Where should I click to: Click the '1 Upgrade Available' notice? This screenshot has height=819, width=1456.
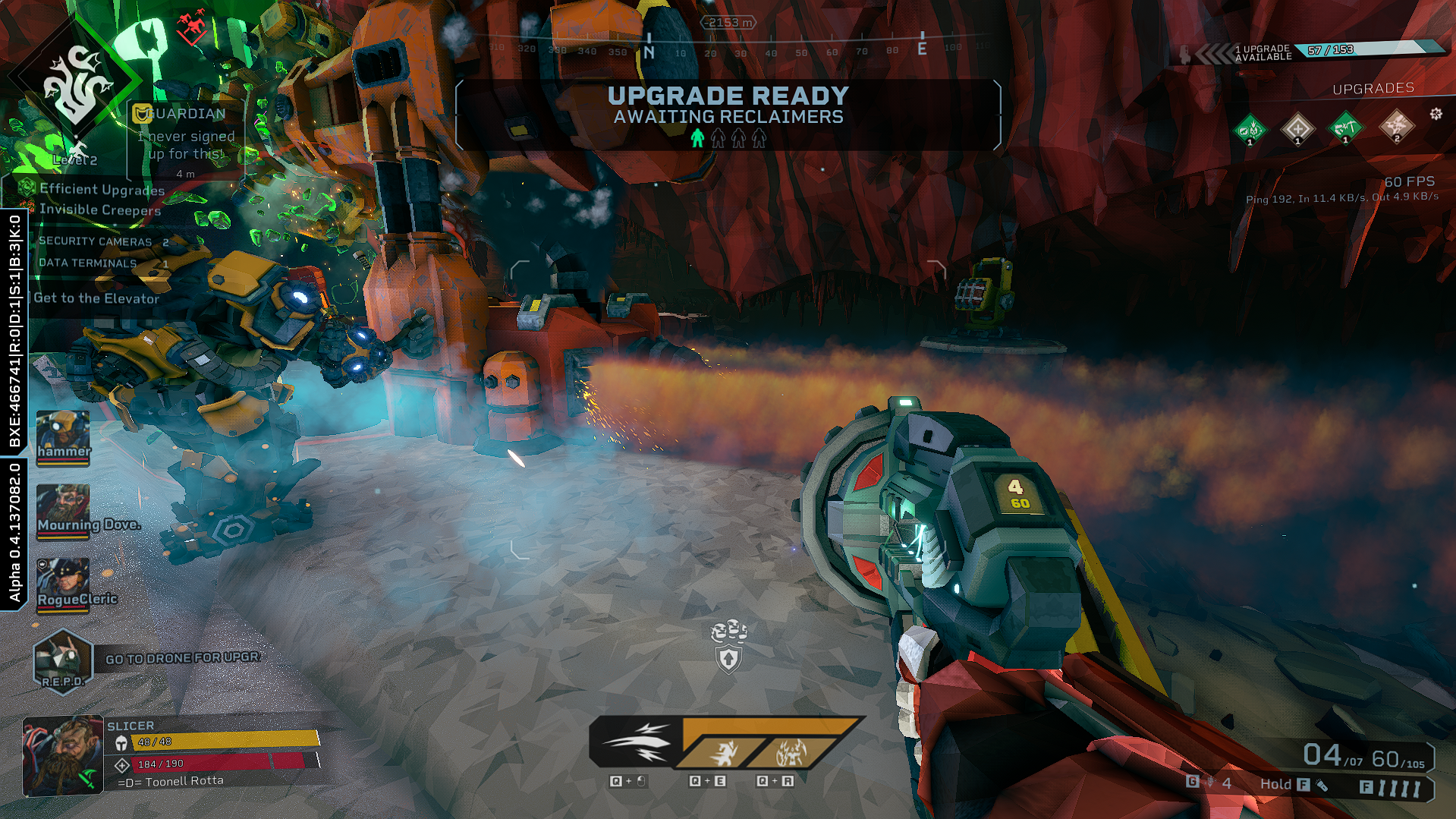pyautogui.click(x=1263, y=52)
